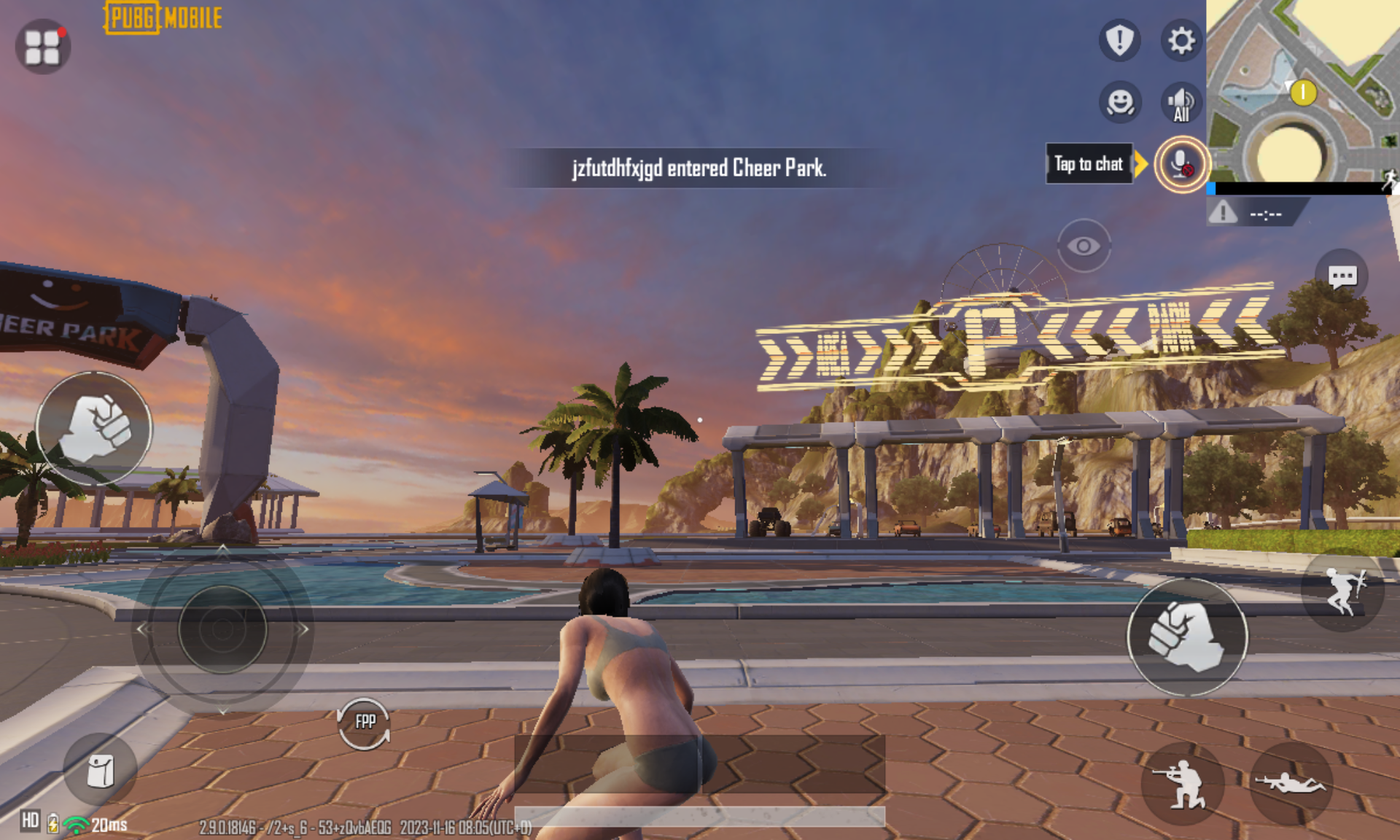Toggle the muted microphone button
This screenshot has height=840, width=1400.
(1181, 165)
